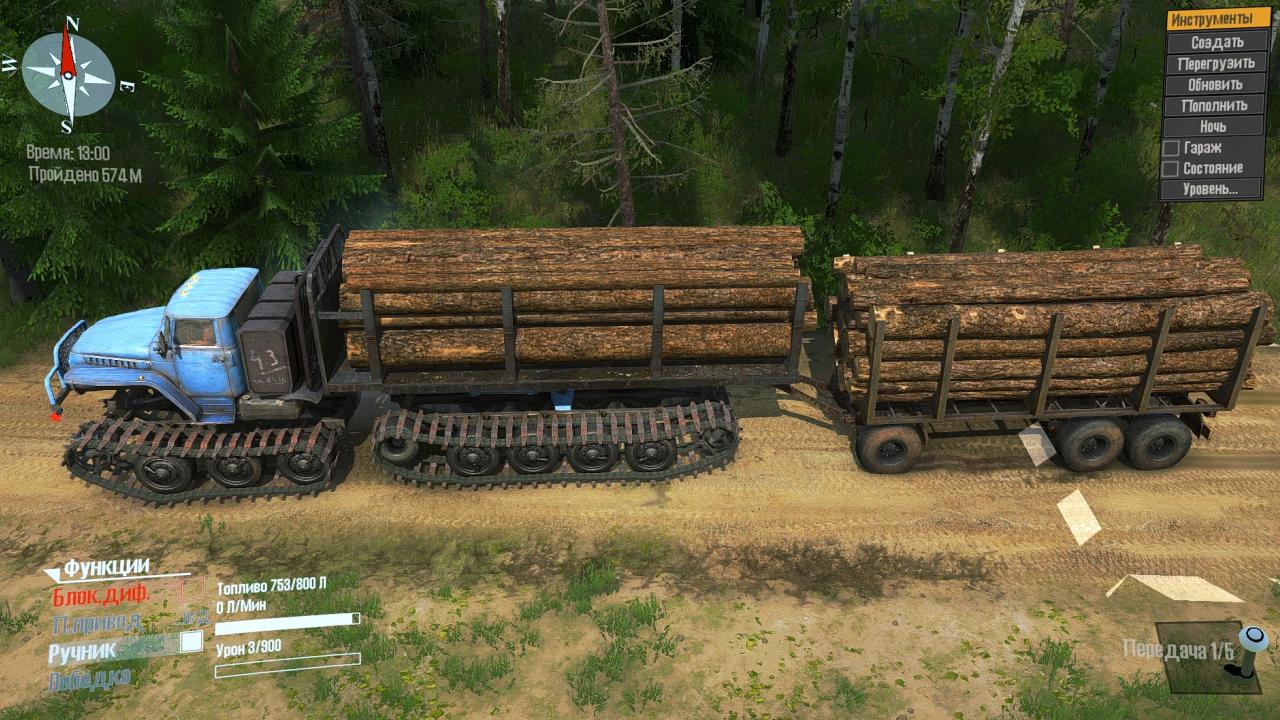Toggle the Блок.диф. differential lock
1280x720 pixels.
pyautogui.click(x=100, y=594)
